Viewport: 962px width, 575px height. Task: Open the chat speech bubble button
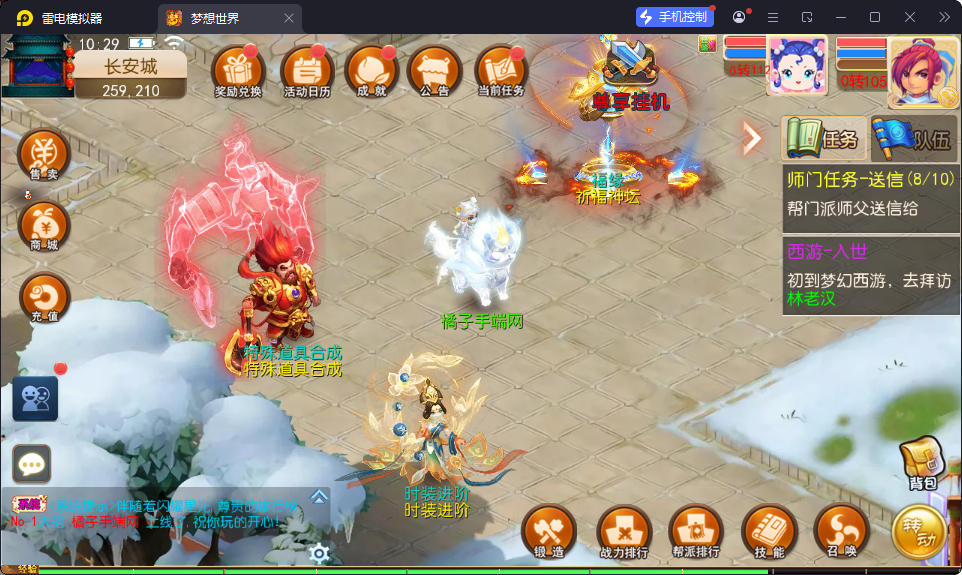point(32,464)
